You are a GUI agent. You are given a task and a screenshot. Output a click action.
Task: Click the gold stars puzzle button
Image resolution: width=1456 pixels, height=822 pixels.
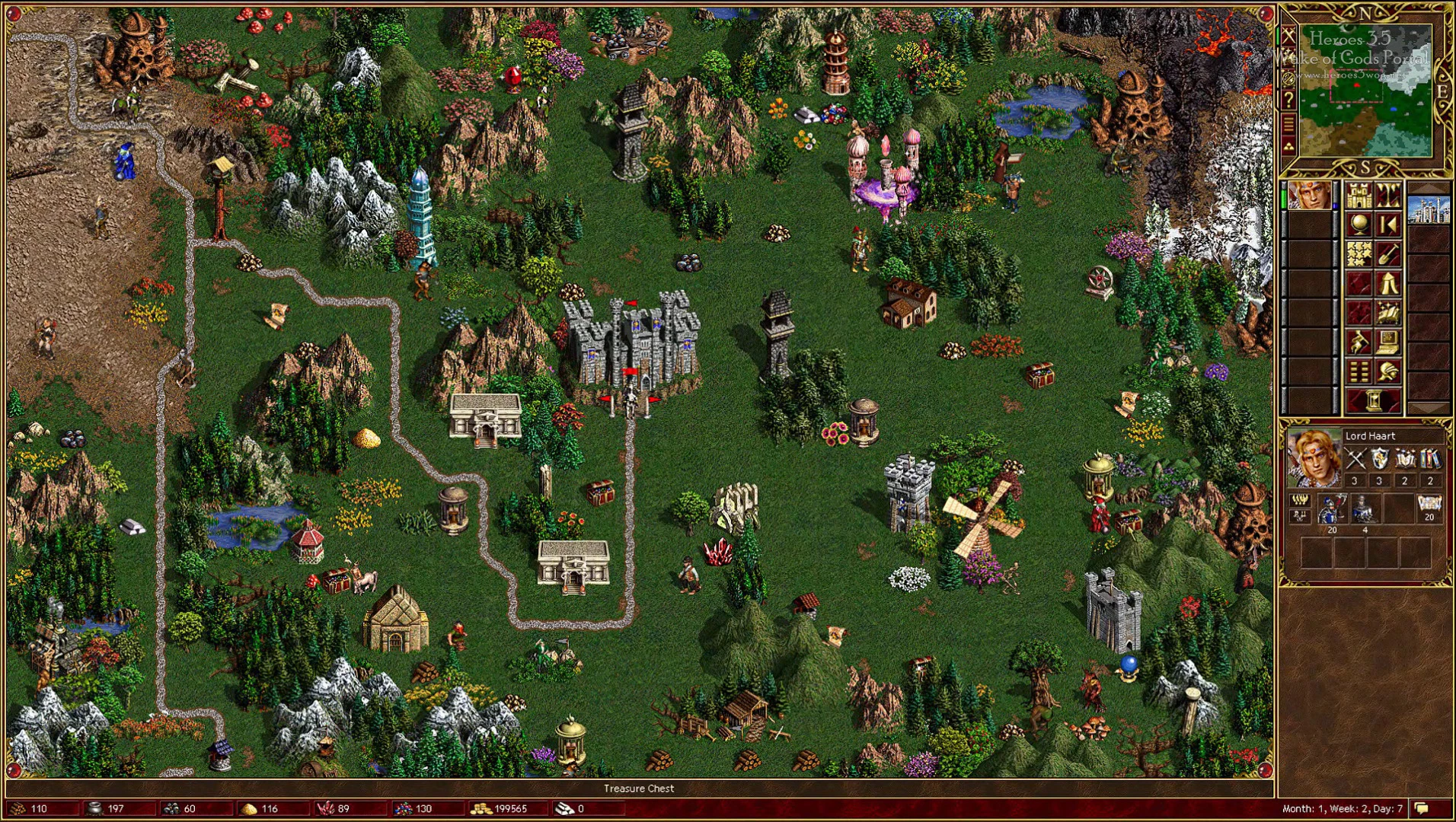pos(1359,254)
